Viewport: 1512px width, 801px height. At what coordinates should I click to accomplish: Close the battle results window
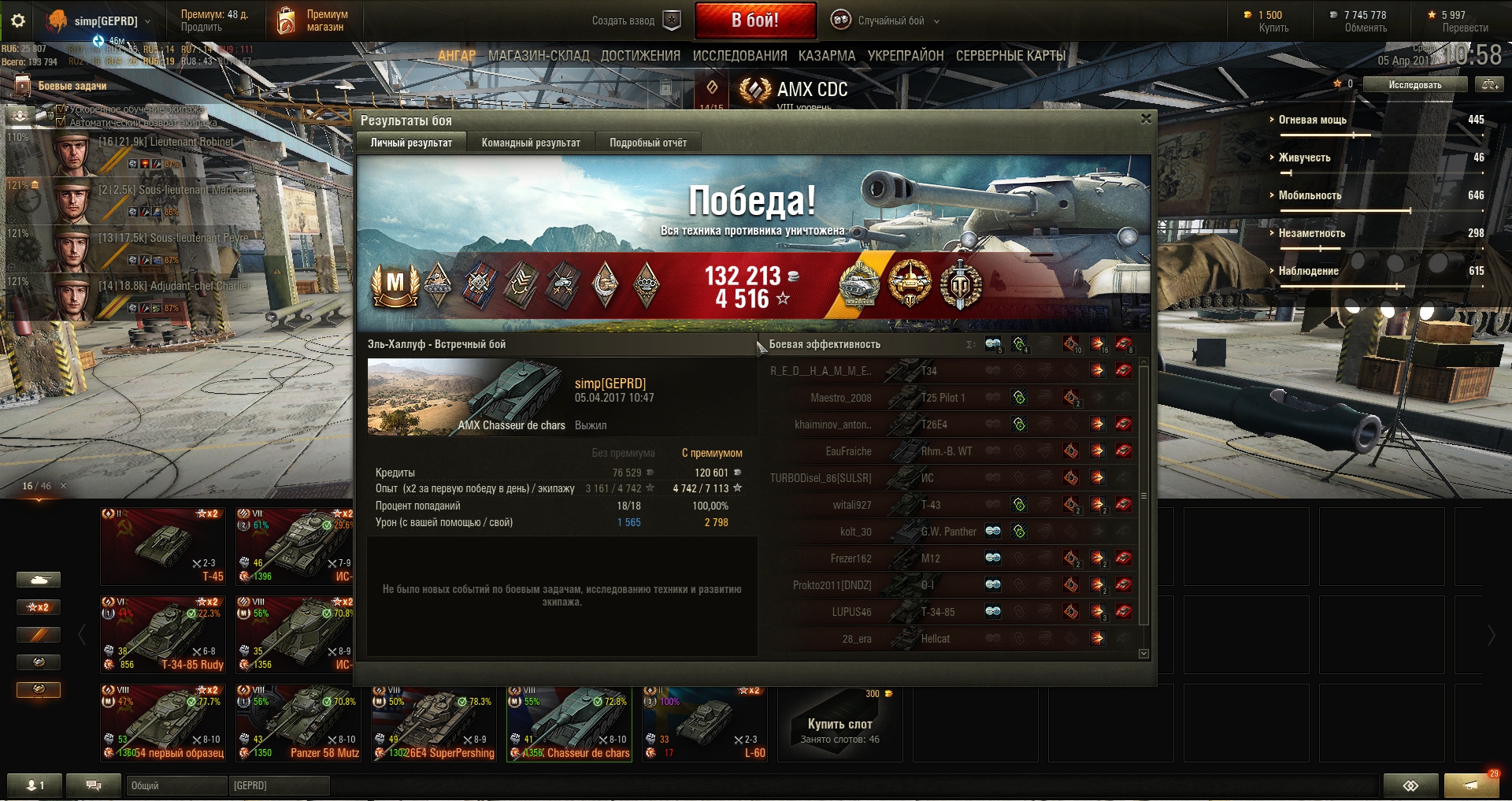1146,119
